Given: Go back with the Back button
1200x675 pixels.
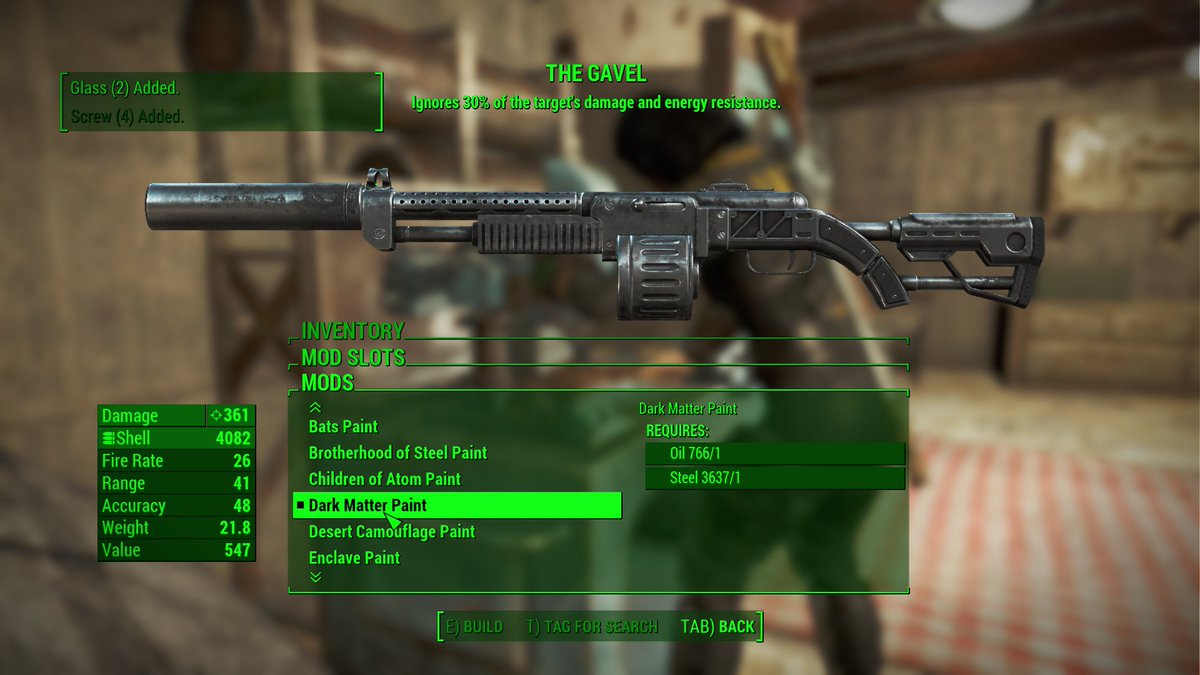Looking at the screenshot, I should coord(717,627).
